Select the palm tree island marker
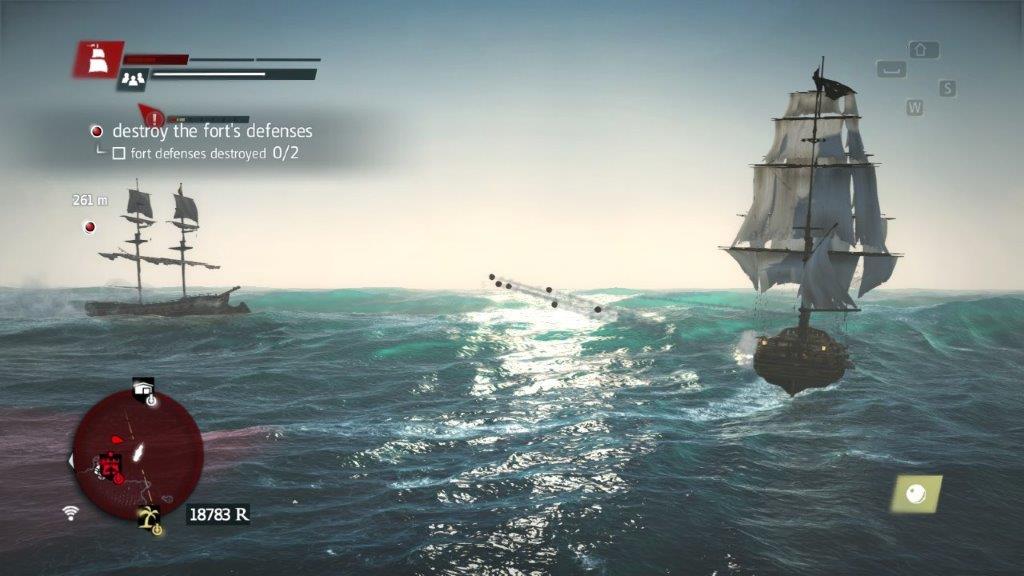The height and width of the screenshot is (576, 1024). tap(151, 519)
